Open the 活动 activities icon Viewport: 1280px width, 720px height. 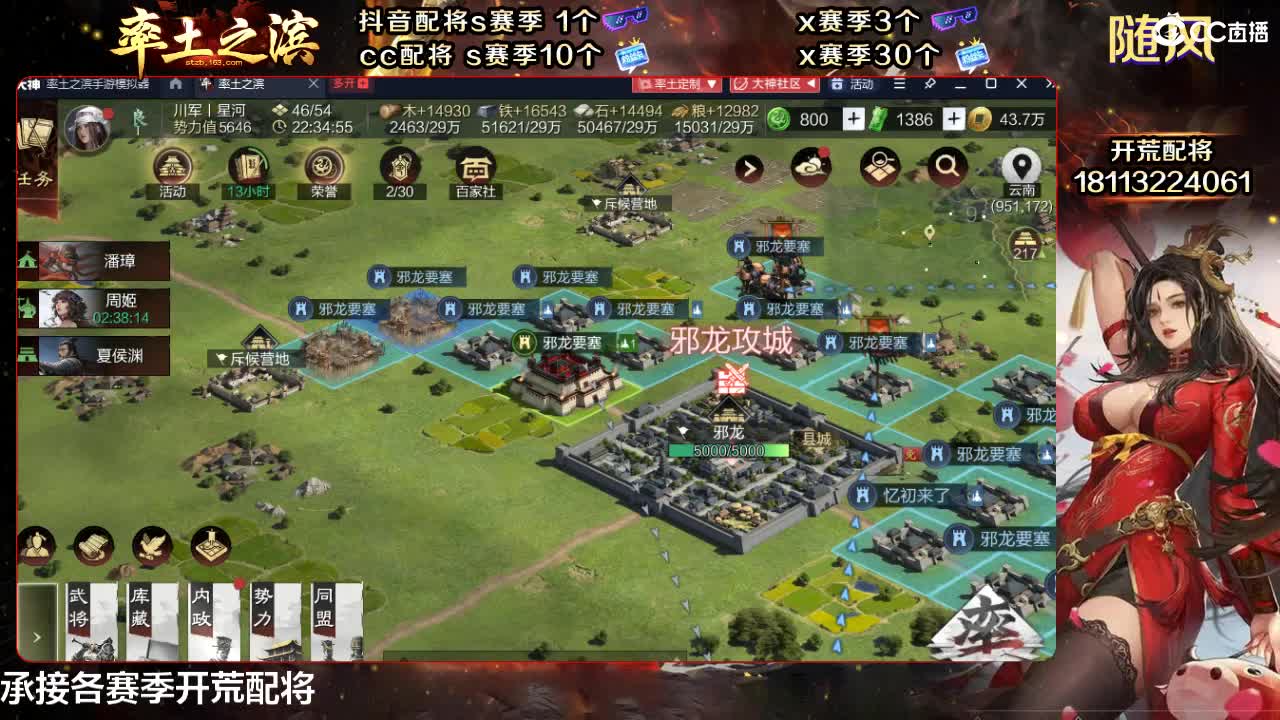[x=173, y=168]
